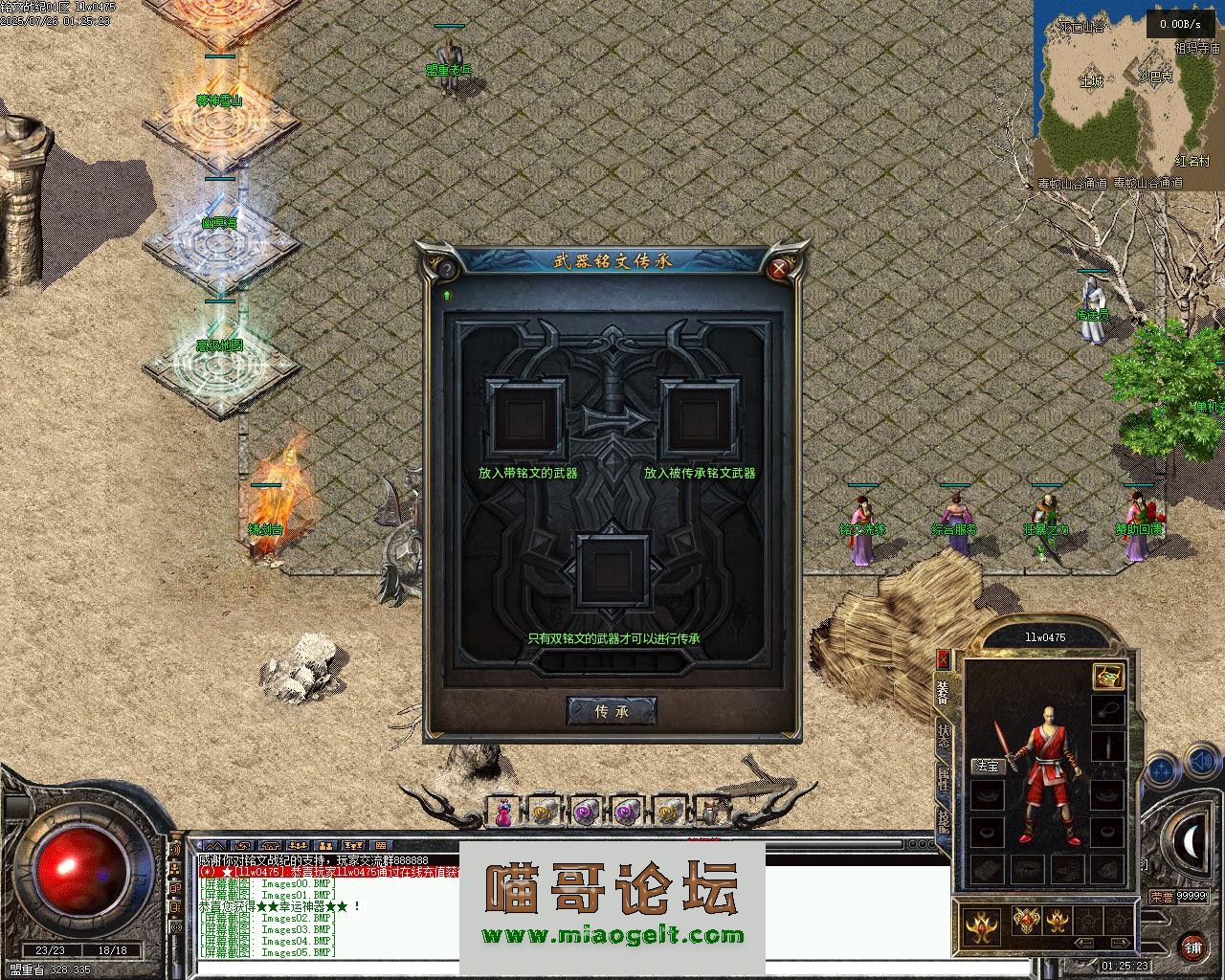Page left with the emblem arrow button
The image size is (1225, 980).
point(1084,943)
